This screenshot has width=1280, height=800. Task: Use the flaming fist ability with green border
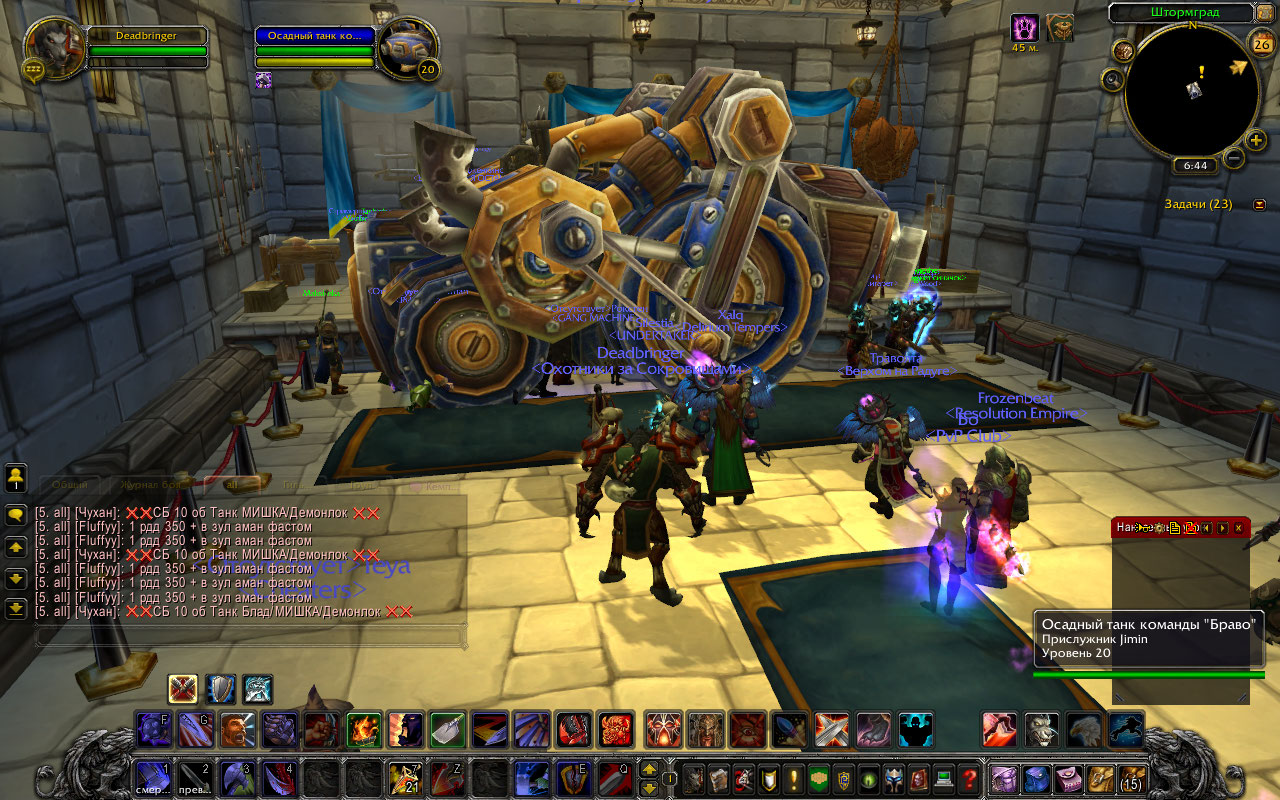363,730
